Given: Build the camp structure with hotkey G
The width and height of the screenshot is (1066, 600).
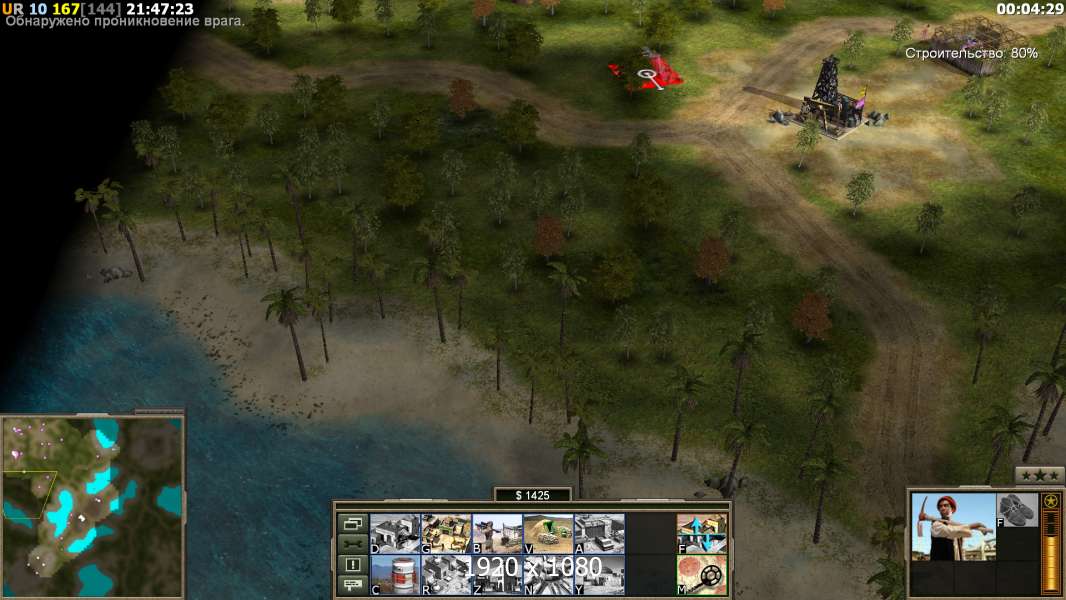Looking at the screenshot, I should [446, 534].
